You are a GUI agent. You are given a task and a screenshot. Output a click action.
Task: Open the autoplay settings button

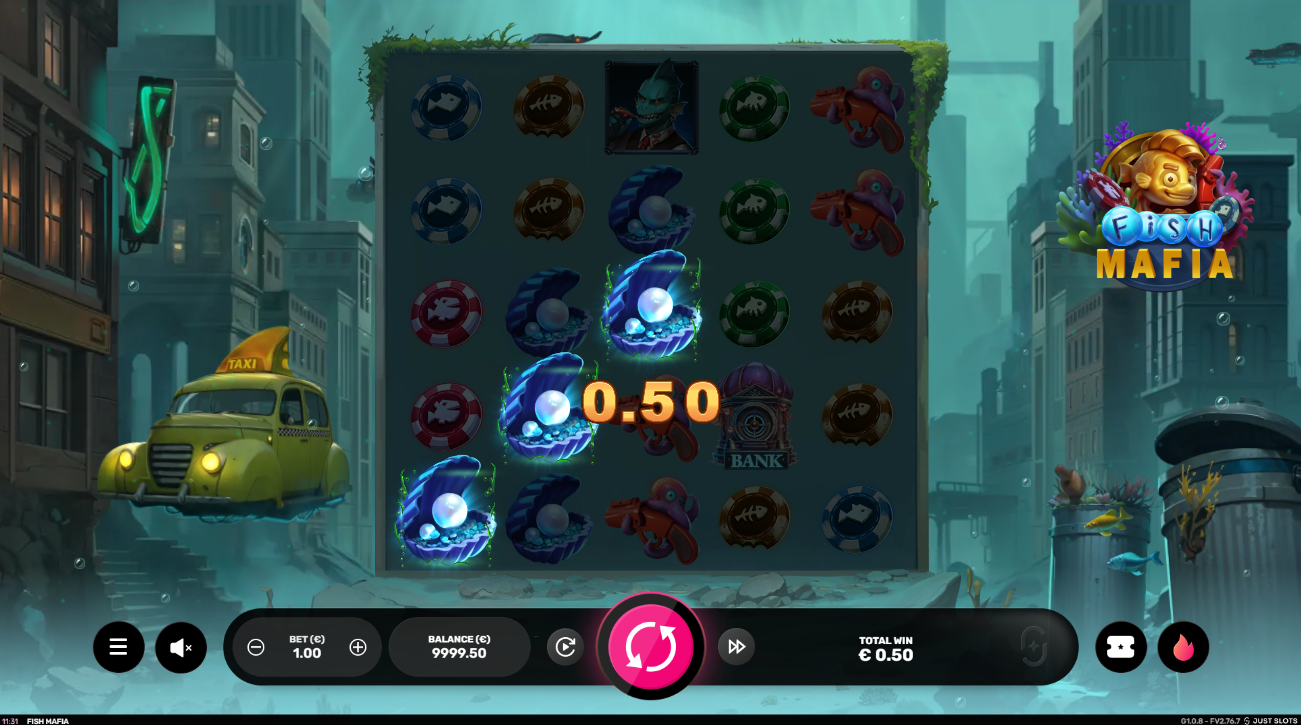tap(565, 647)
